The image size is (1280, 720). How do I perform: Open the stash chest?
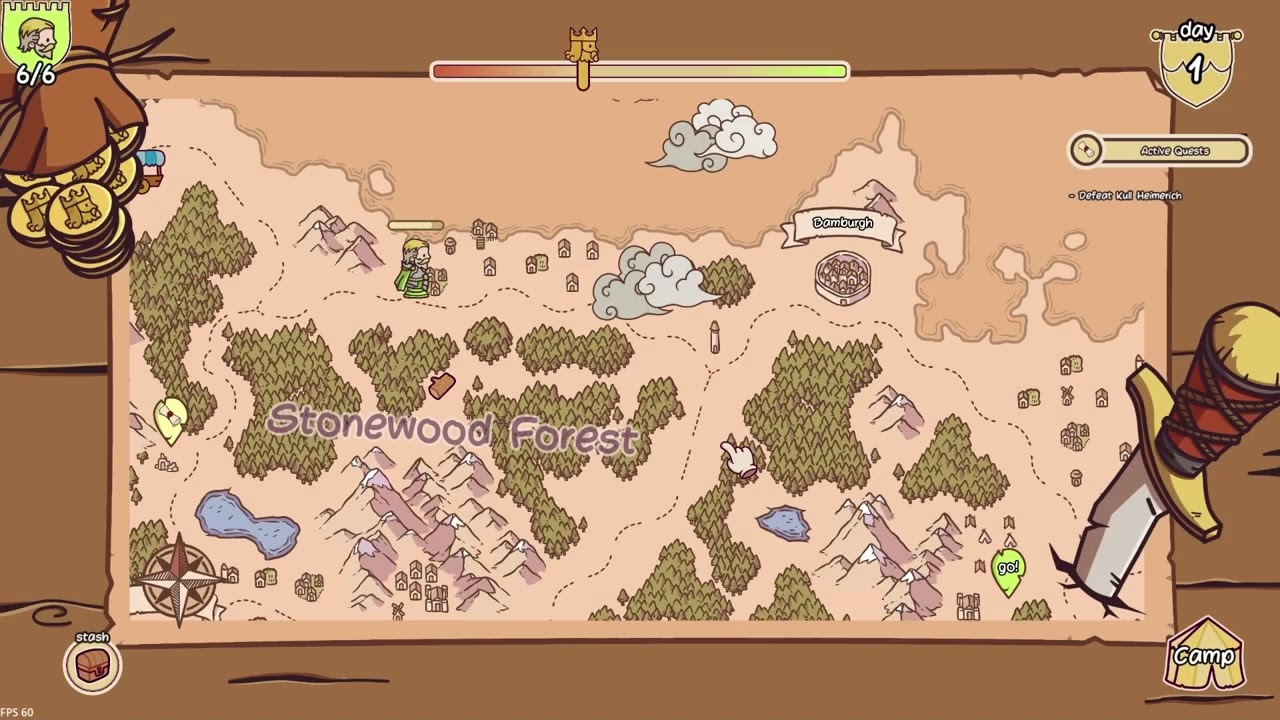[92, 665]
